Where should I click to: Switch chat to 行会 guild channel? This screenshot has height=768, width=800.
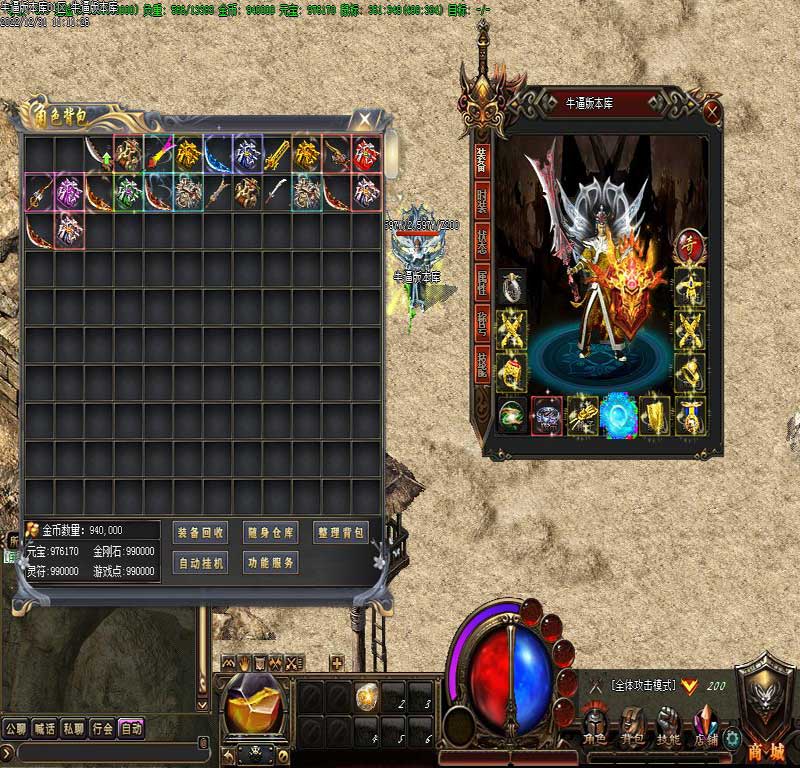click(x=102, y=729)
